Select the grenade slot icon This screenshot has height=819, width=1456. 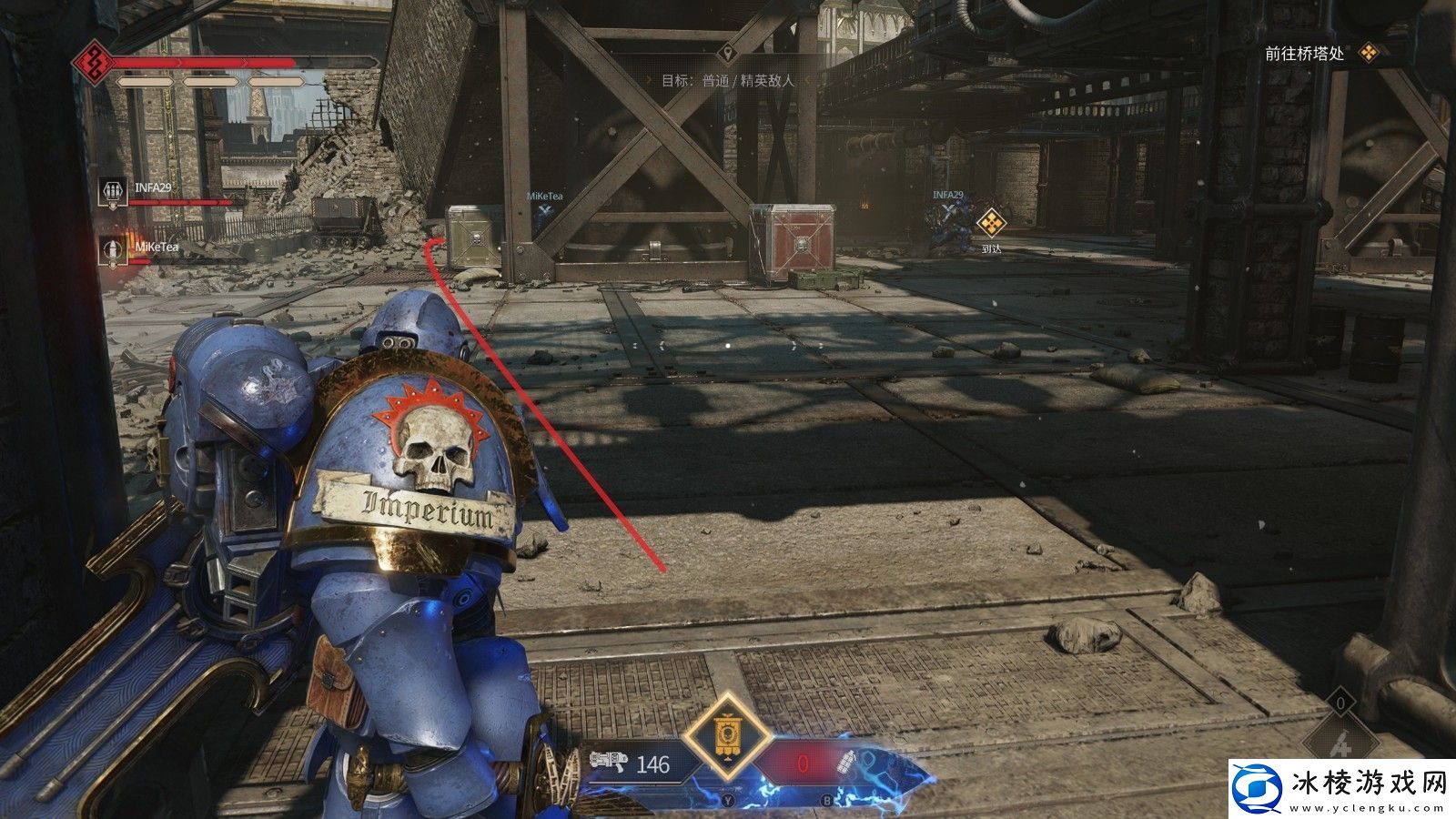tap(847, 763)
